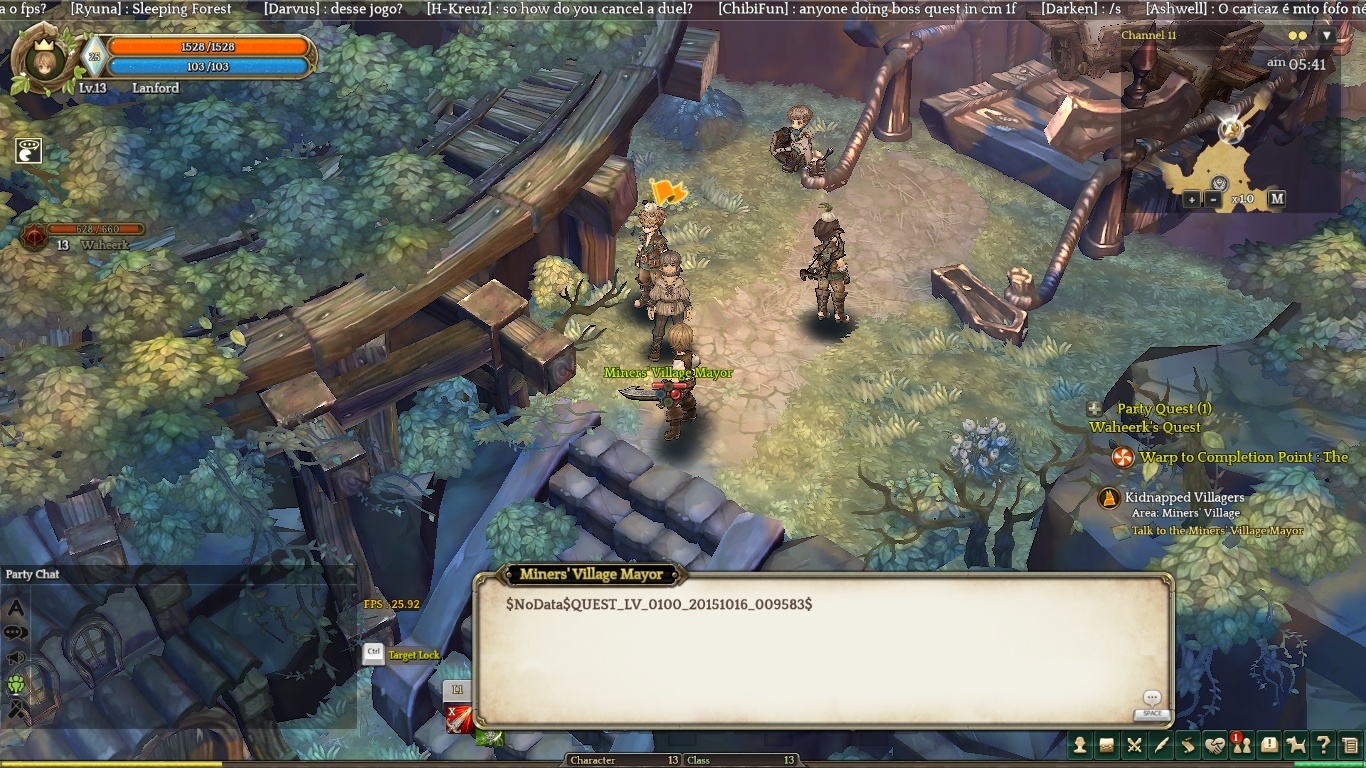1366x768 pixels.
Task: Open the full map with M button
Action: [x=1276, y=199]
